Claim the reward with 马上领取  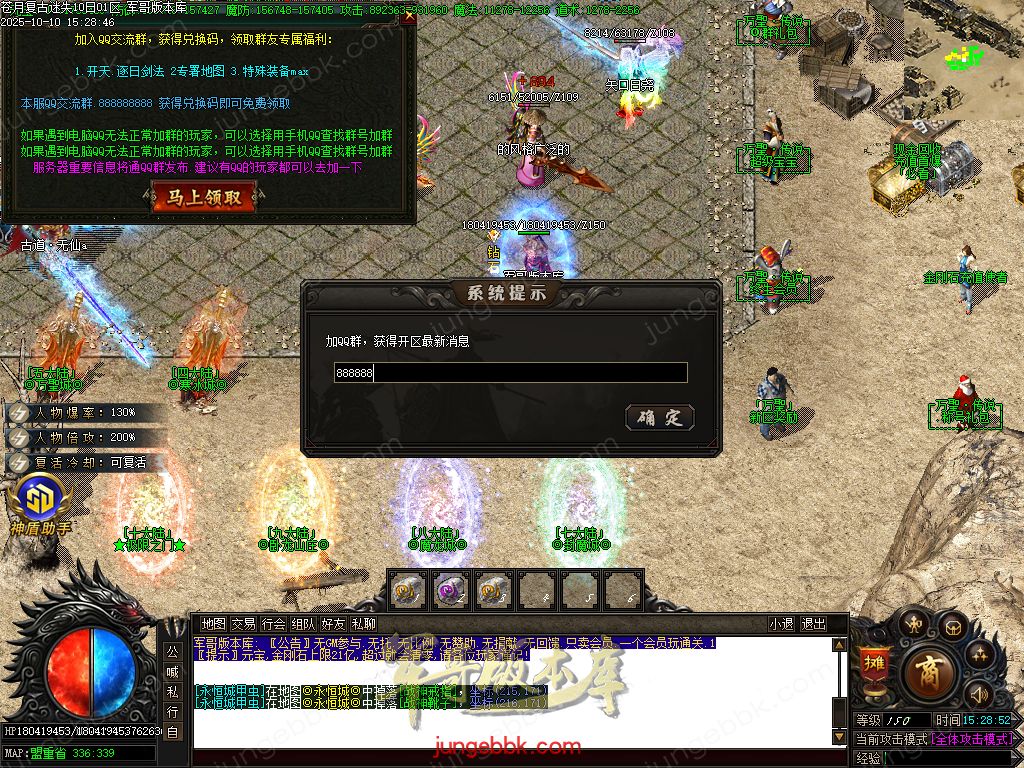click(204, 198)
